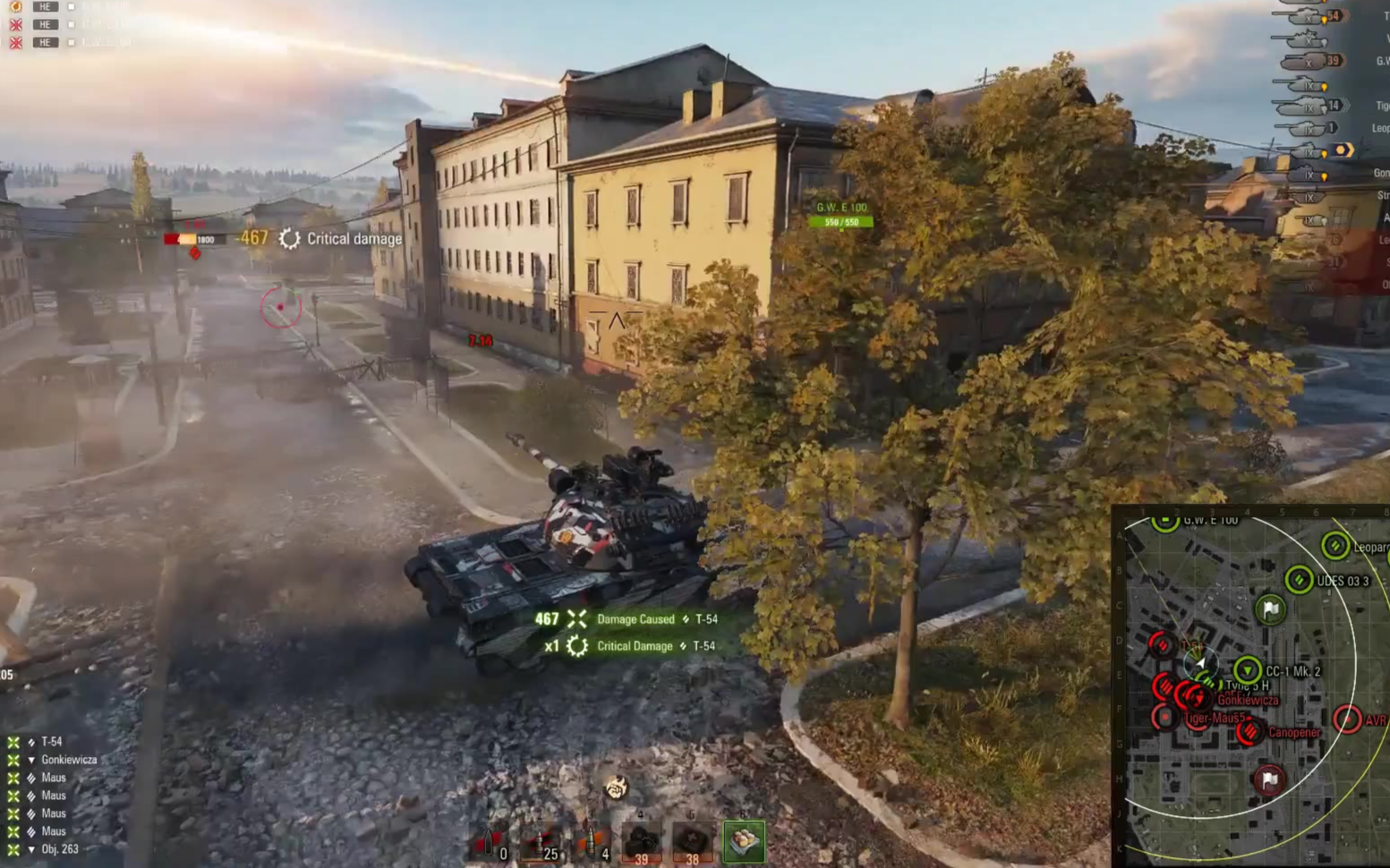Select the shell slot with 25 rounds

tap(542, 843)
